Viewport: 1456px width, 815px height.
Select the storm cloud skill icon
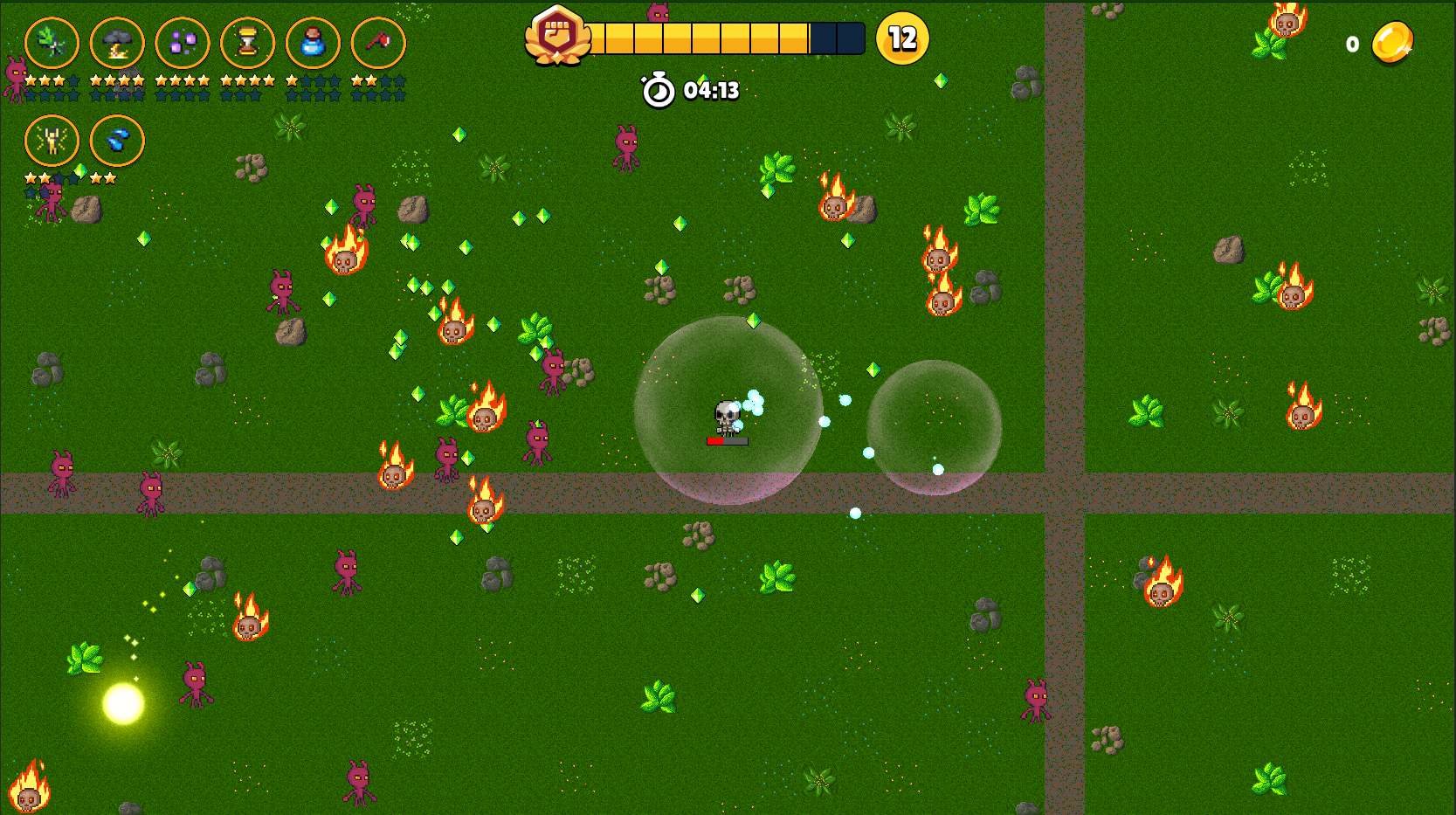coord(117,43)
